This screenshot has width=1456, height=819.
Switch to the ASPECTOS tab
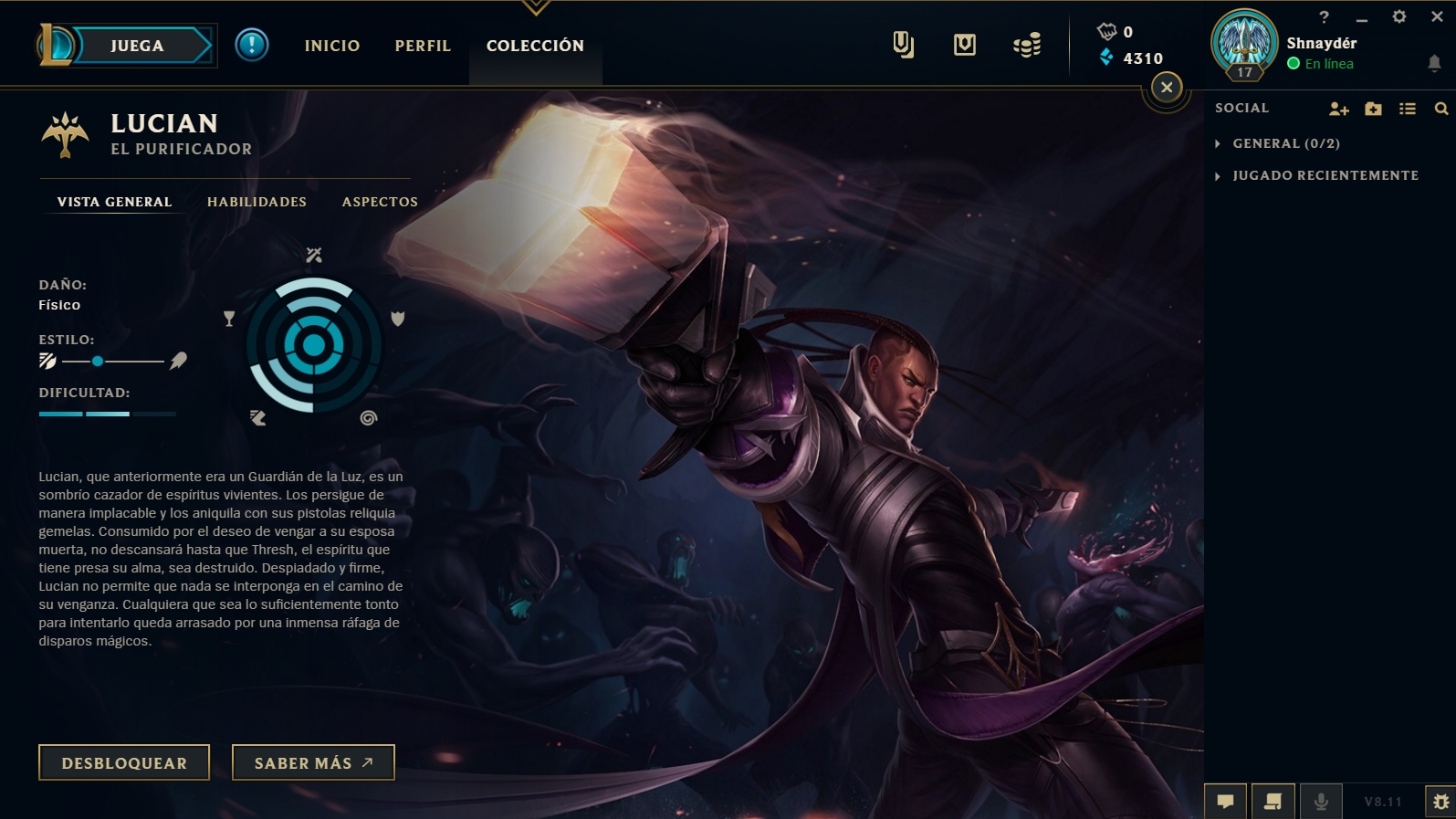point(379,202)
